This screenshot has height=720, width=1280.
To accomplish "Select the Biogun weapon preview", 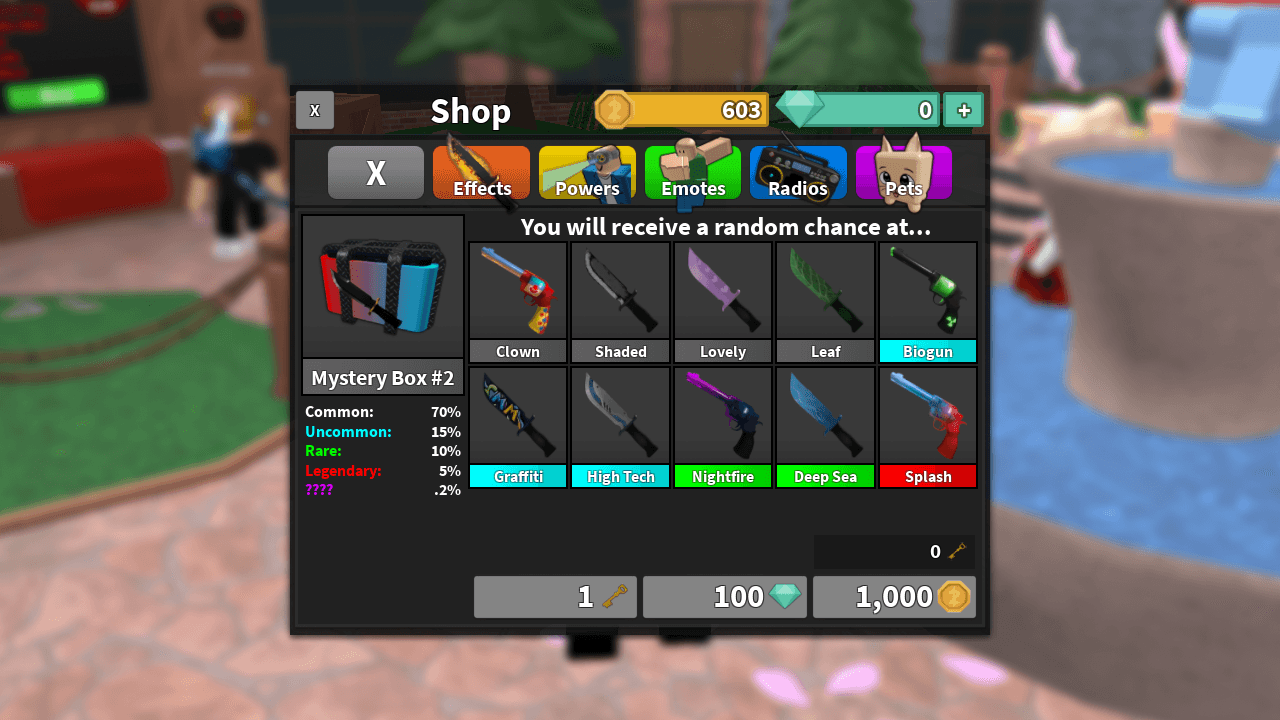I will (928, 290).
